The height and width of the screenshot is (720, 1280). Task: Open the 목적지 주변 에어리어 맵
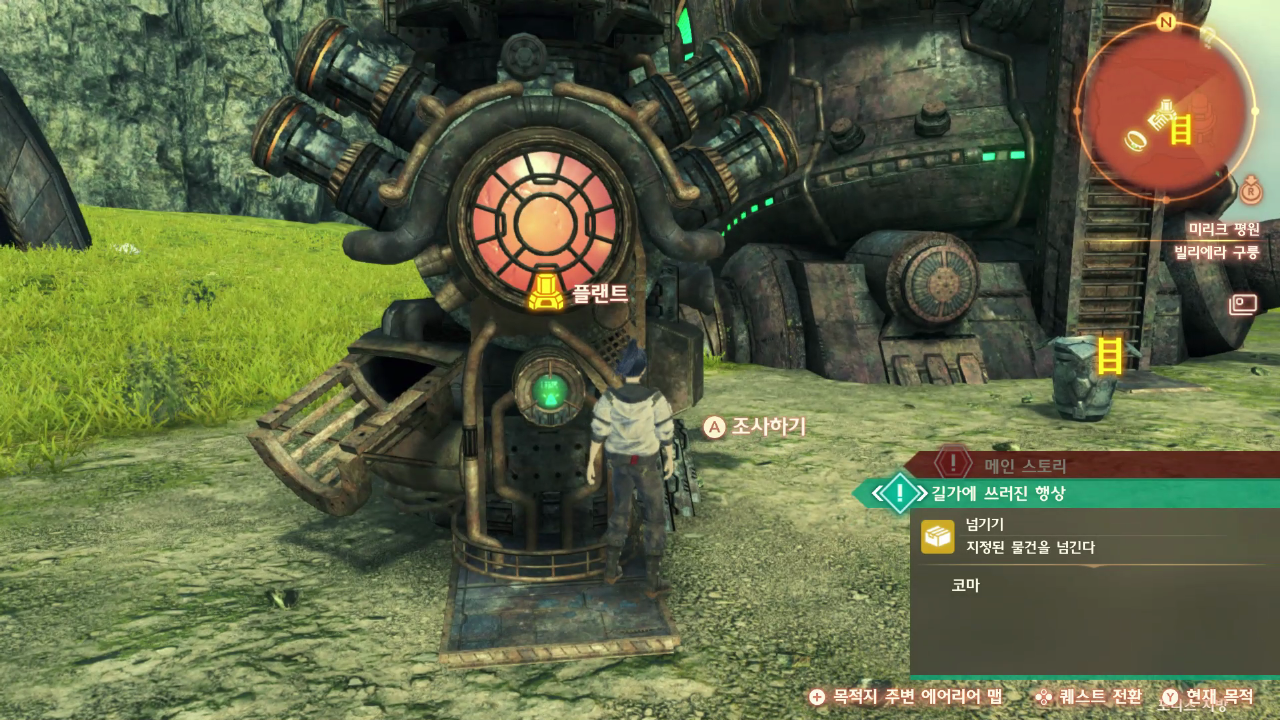[908, 697]
